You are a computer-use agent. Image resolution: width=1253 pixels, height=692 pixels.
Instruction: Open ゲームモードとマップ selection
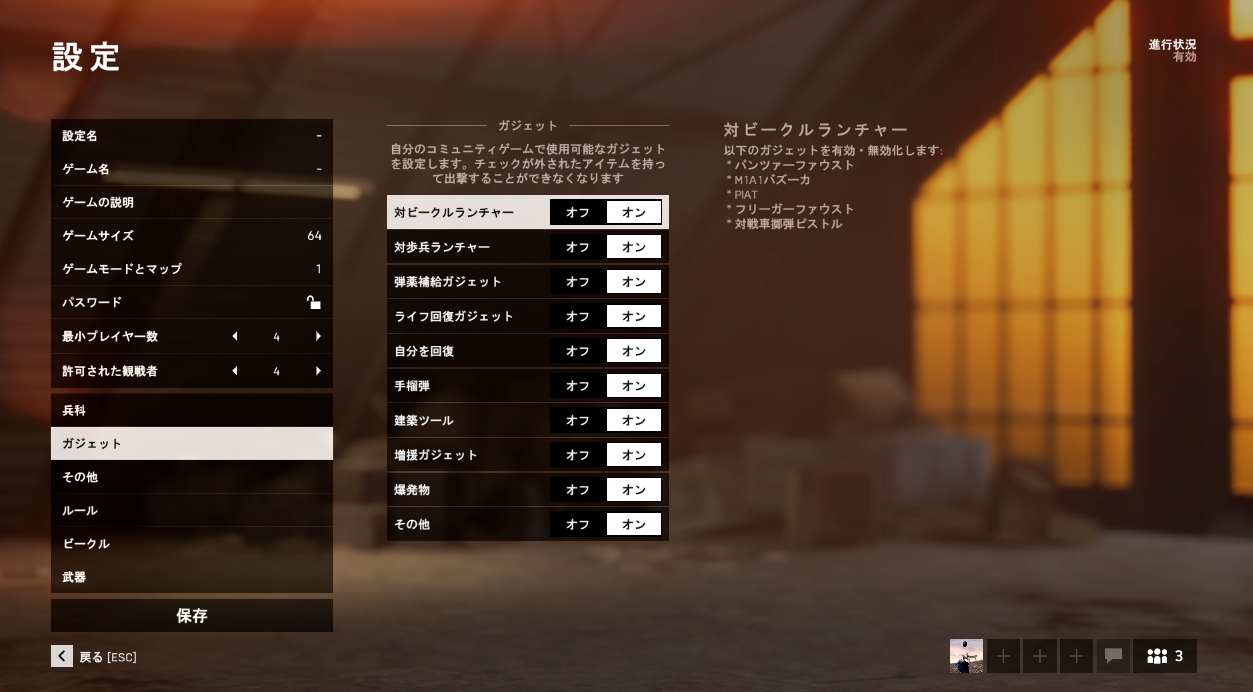pos(191,269)
